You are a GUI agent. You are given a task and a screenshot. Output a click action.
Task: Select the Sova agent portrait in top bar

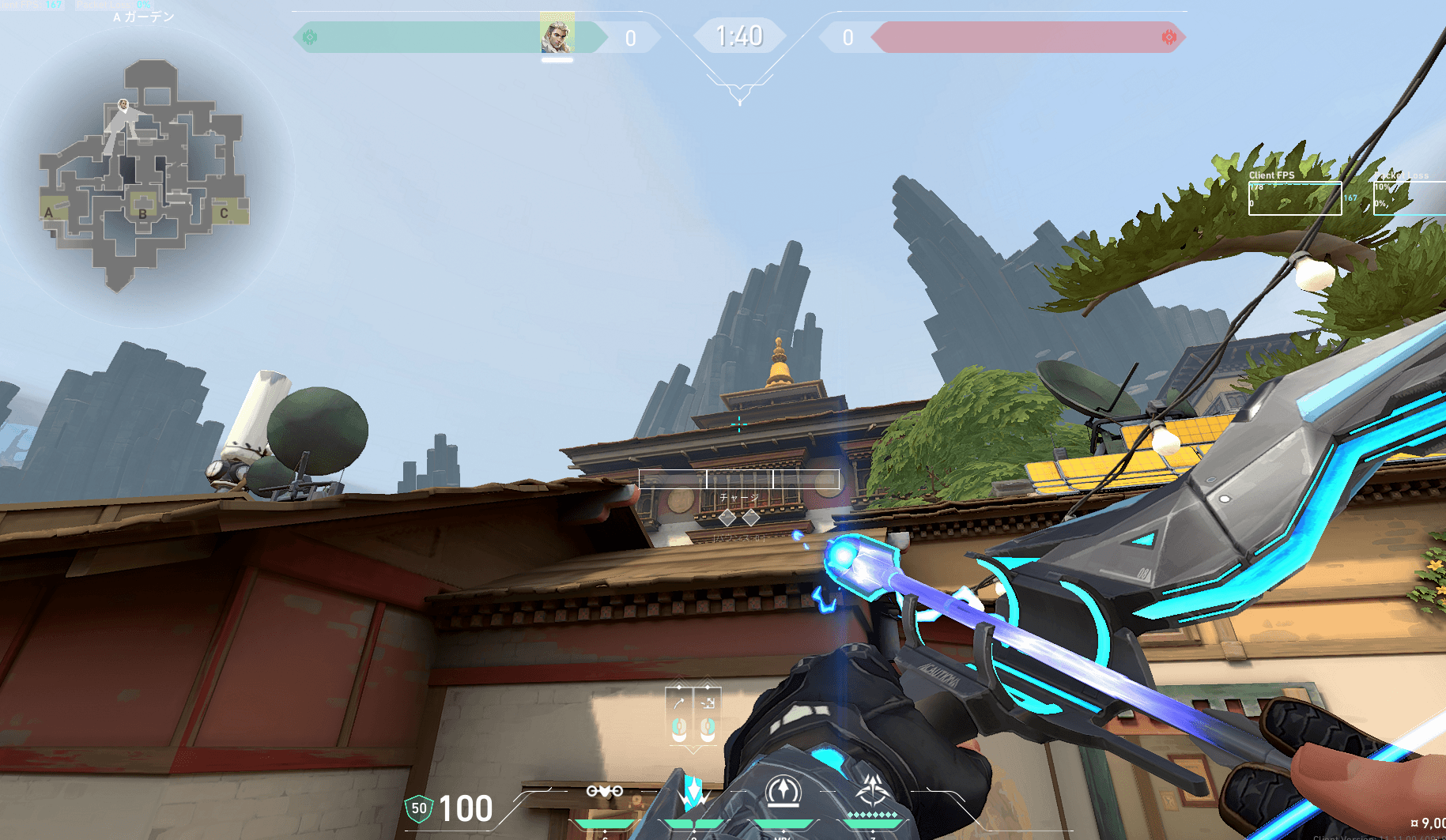click(557, 34)
